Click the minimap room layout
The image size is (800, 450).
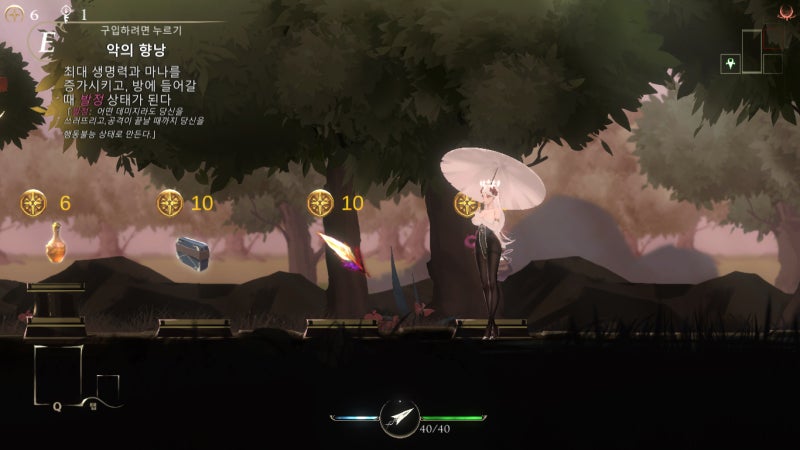tap(760, 54)
